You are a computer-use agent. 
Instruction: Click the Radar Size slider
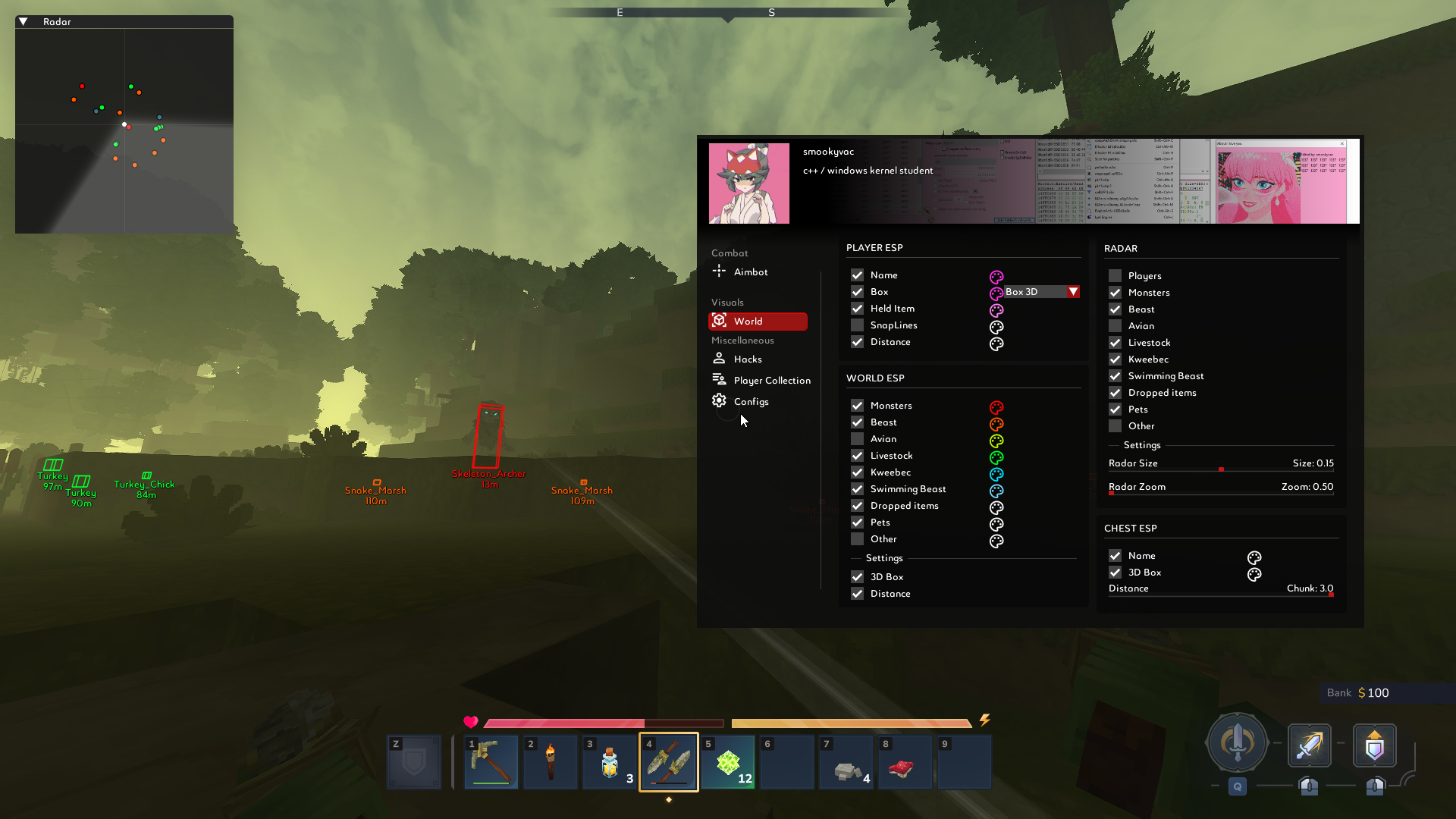point(1221,470)
